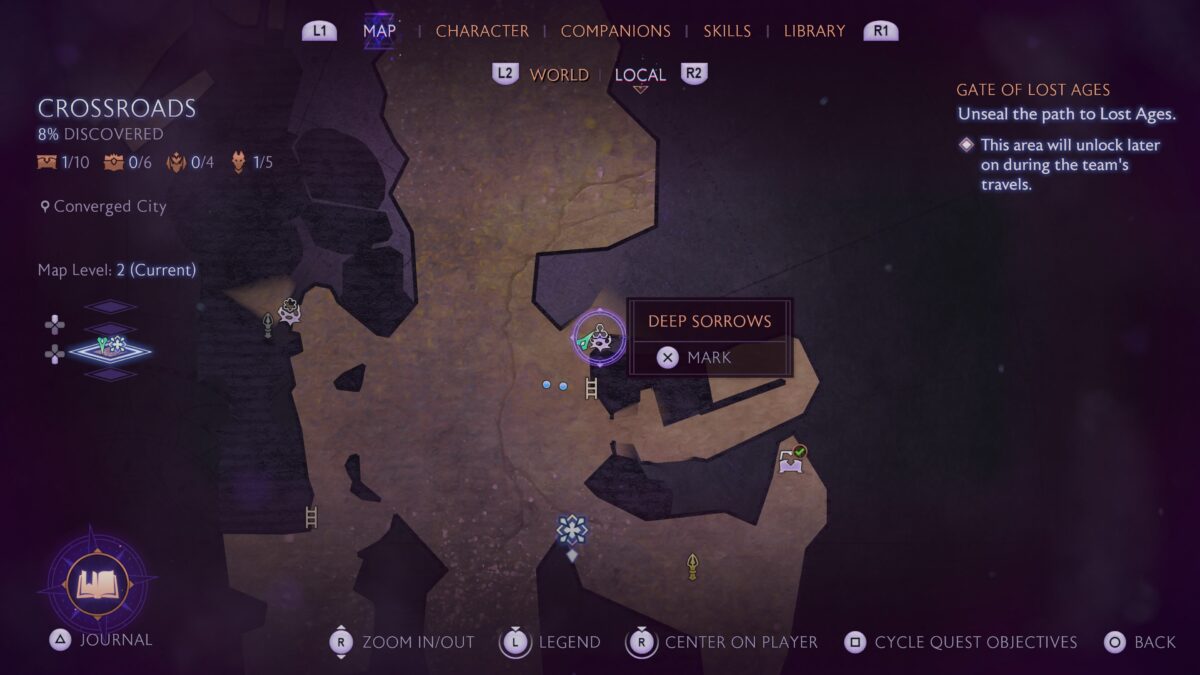1200x675 pixels.
Task: Click the ladder marker beside the blue dots
Action: (592, 388)
